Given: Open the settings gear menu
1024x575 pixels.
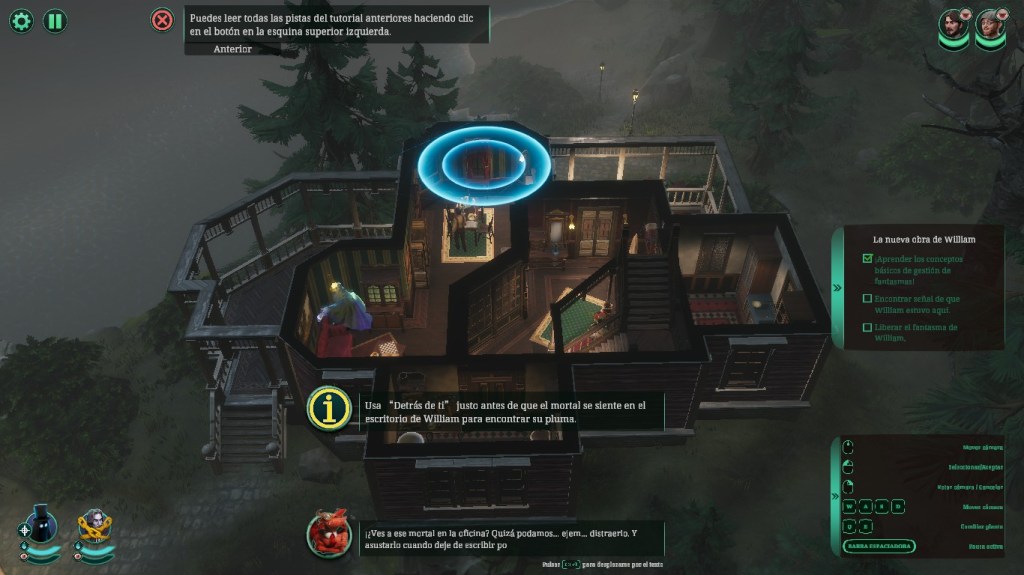Looking at the screenshot, I should (21, 20).
